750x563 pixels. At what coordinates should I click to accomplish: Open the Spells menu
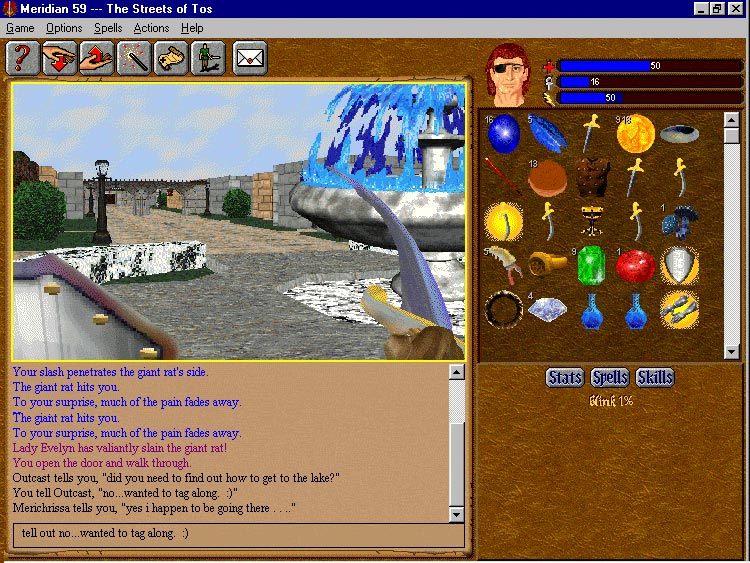108,28
